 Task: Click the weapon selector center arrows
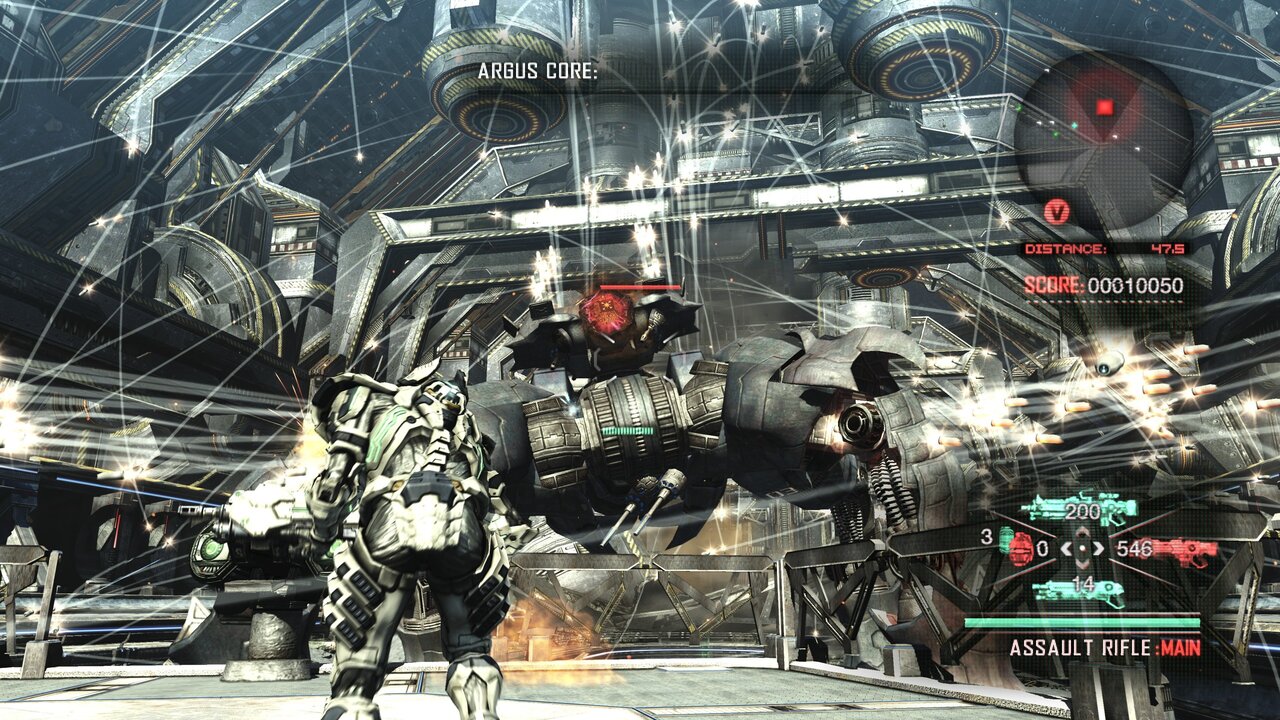1083,548
